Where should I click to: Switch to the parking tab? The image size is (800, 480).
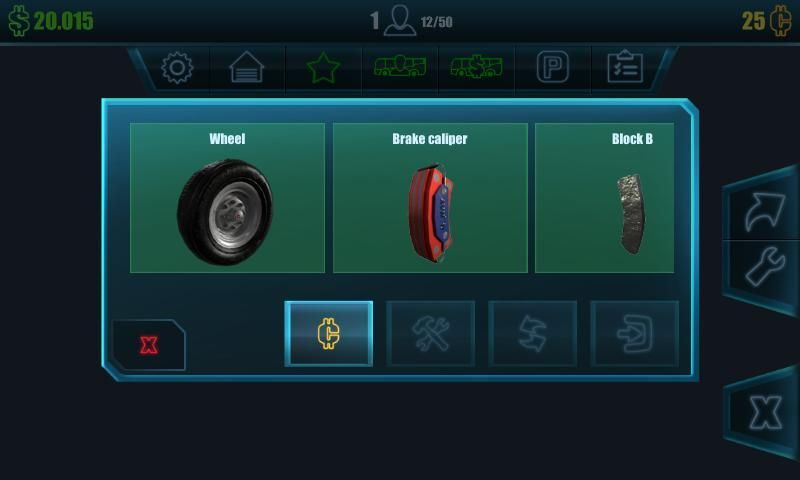tap(552, 68)
